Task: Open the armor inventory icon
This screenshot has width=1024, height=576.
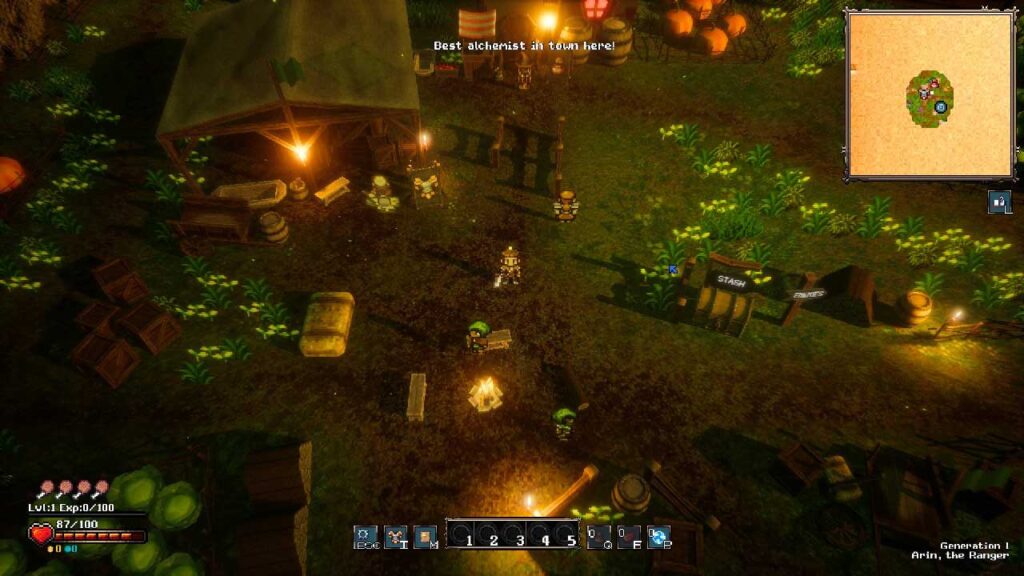Action: 395,537
